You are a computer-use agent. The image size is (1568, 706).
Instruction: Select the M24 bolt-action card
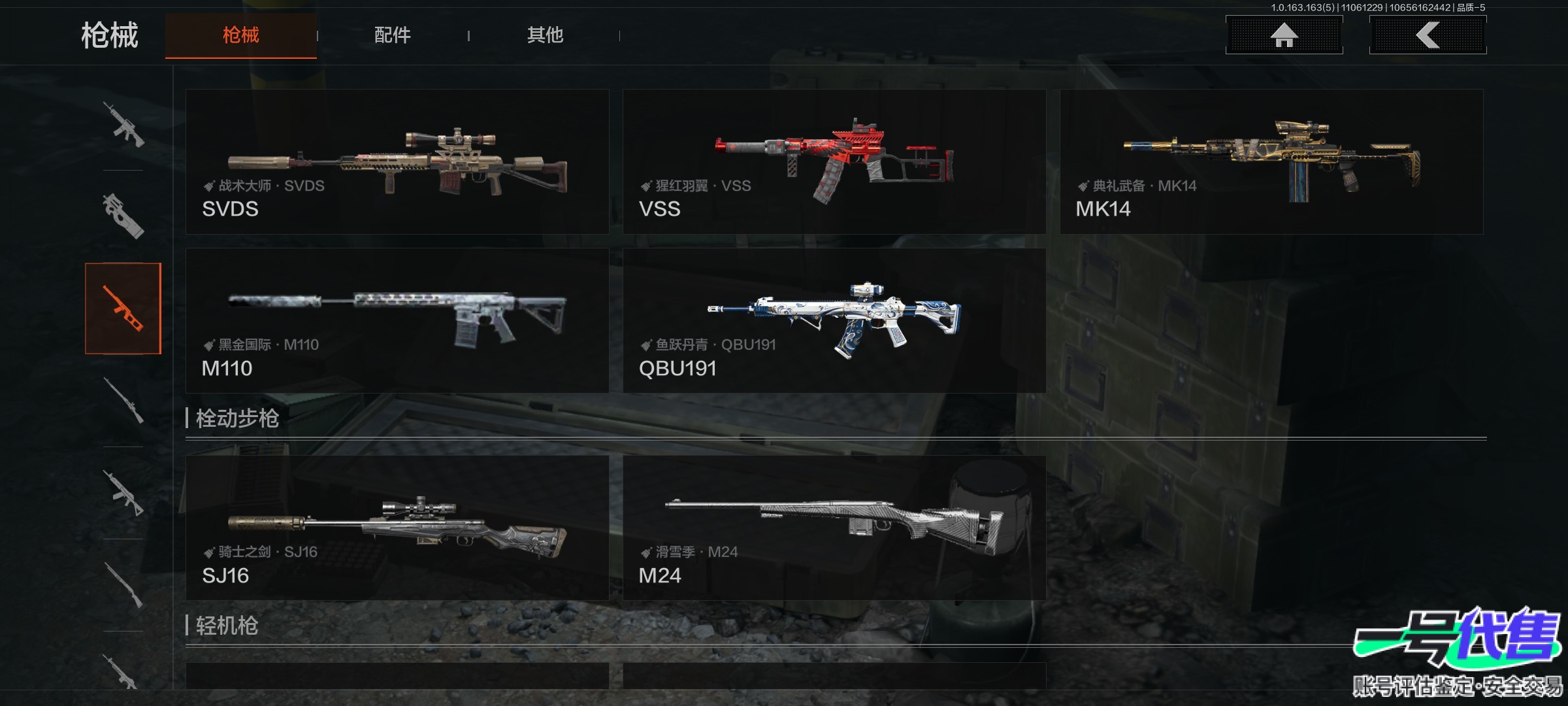[834, 528]
